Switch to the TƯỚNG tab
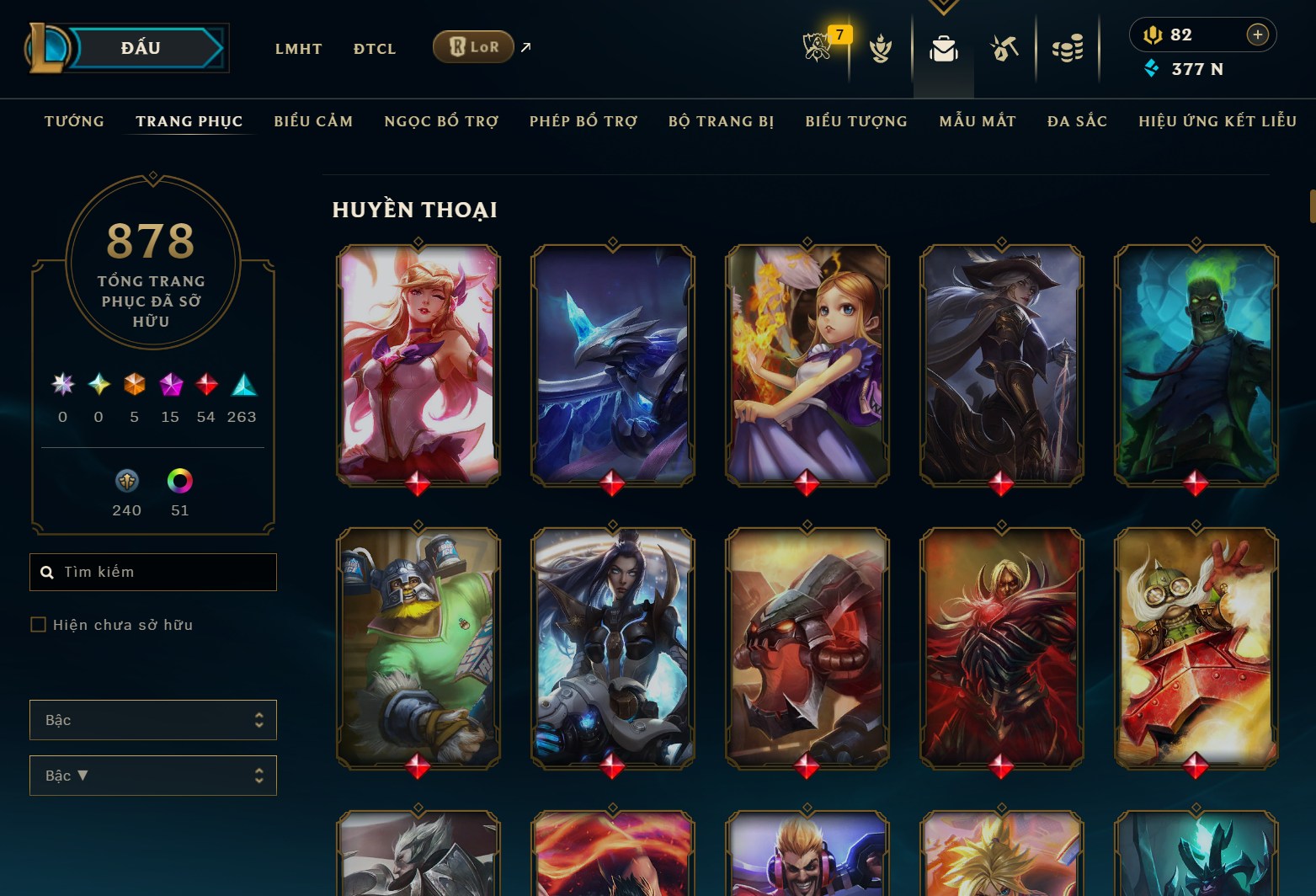1316x896 pixels. click(74, 121)
